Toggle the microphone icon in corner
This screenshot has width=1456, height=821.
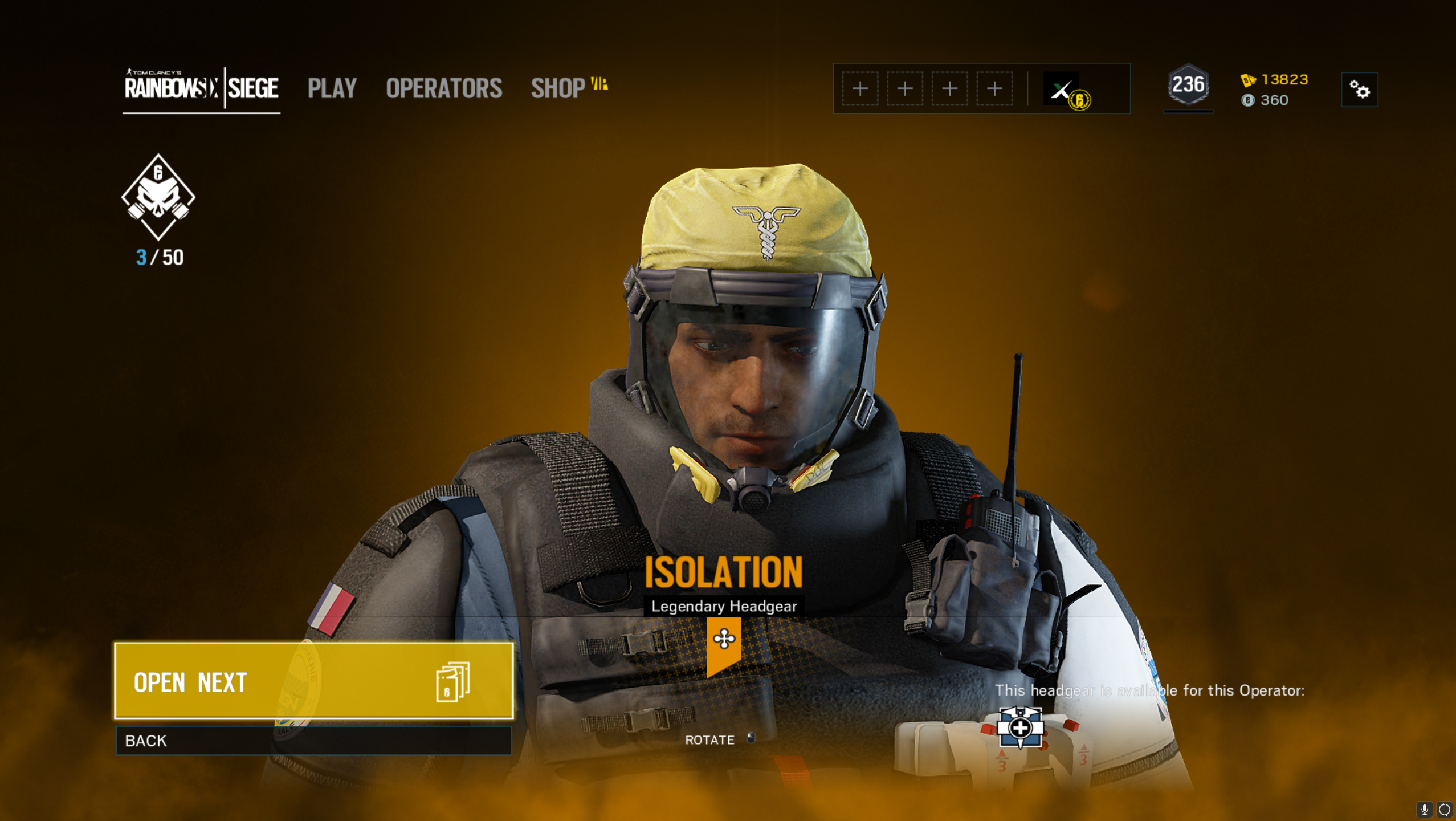click(x=1424, y=809)
